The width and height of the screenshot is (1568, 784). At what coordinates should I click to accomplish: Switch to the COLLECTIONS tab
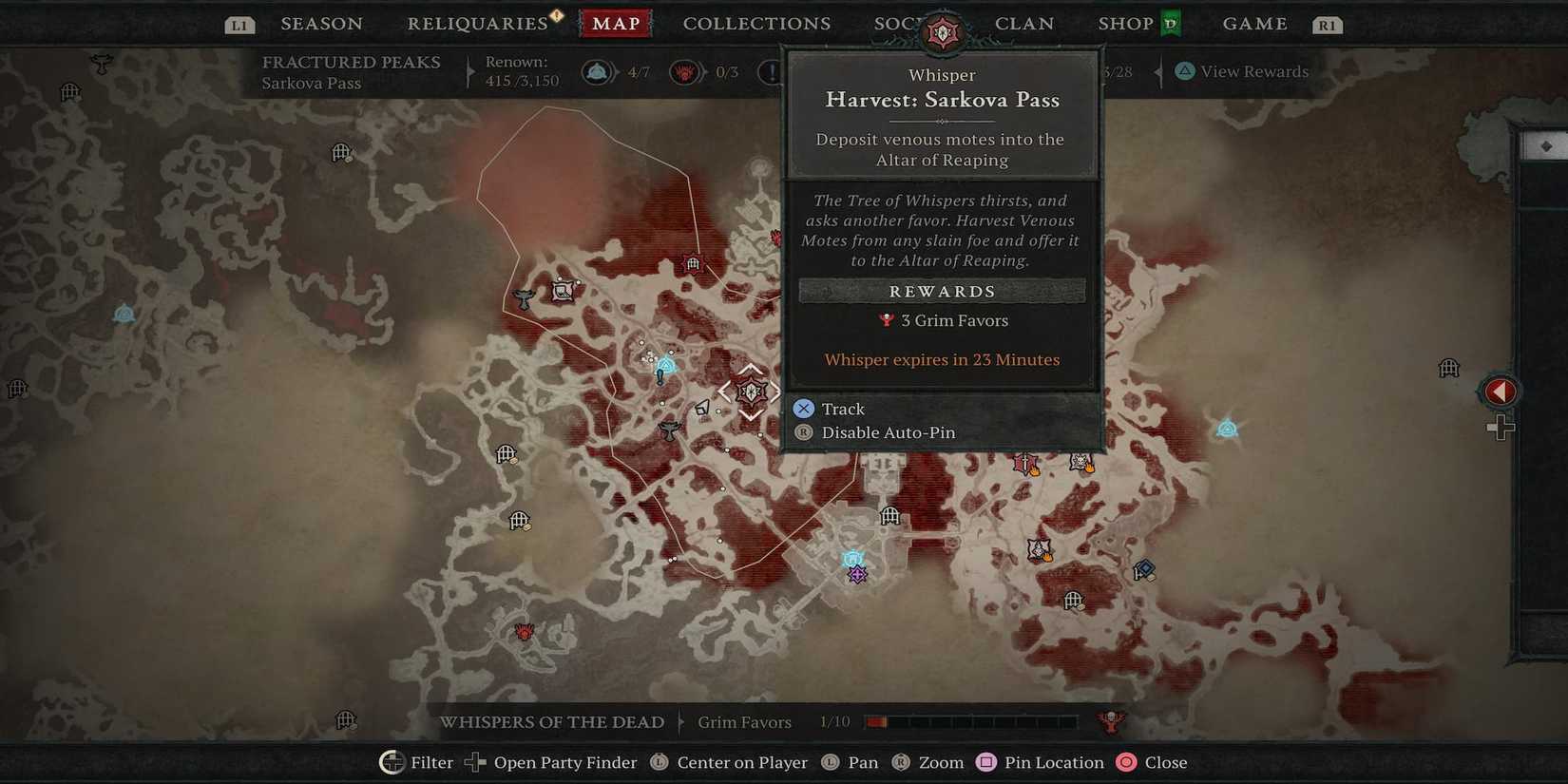pos(755,23)
